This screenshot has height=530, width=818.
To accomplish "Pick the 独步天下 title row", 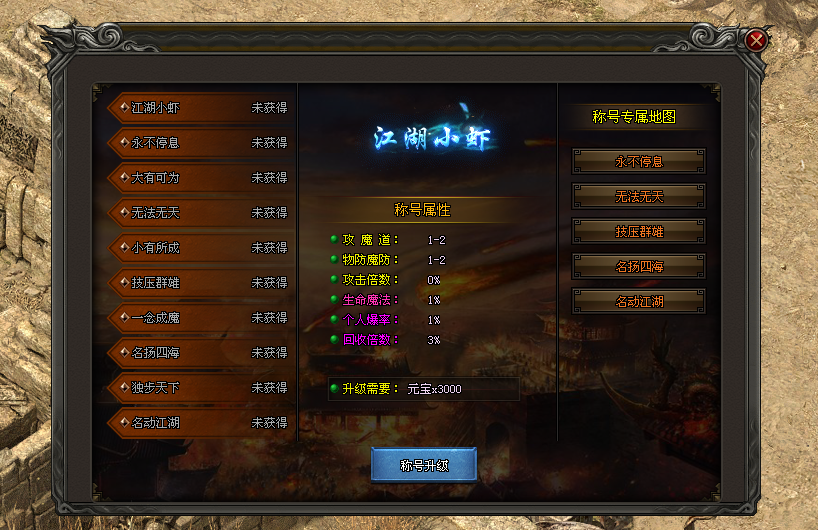I will (198, 388).
